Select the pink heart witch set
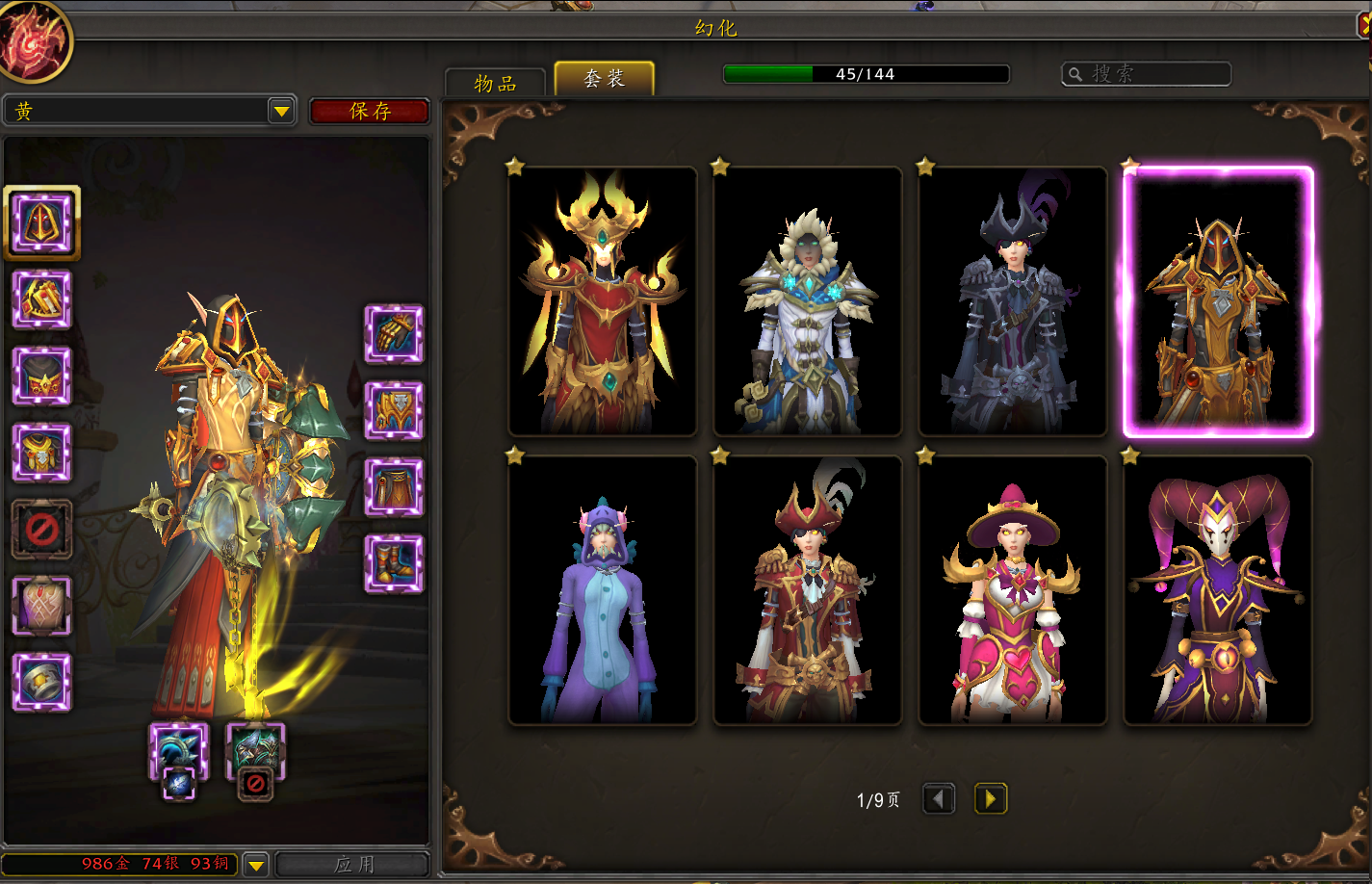 click(1013, 589)
